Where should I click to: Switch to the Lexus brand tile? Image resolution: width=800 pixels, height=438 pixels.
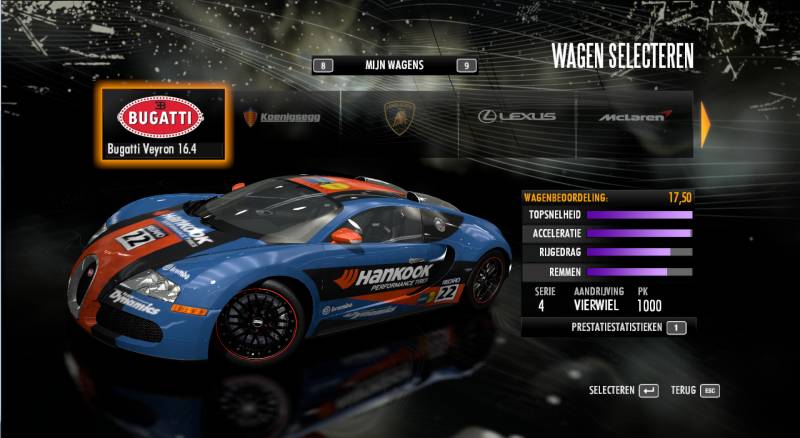coord(516,116)
